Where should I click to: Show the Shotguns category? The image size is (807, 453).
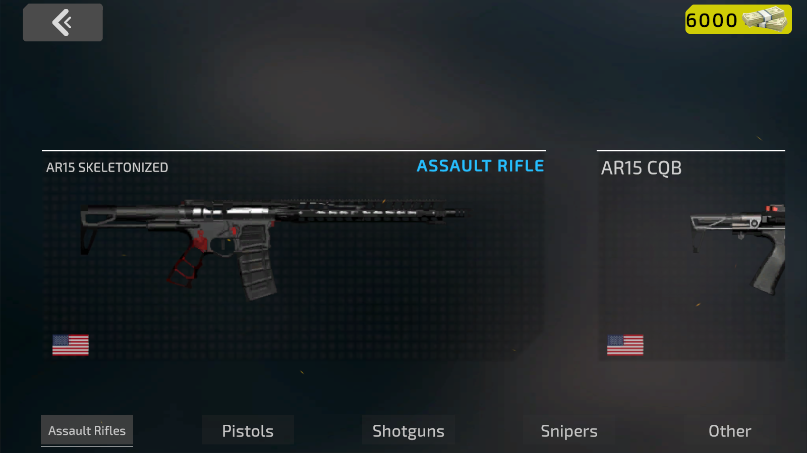click(408, 431)
